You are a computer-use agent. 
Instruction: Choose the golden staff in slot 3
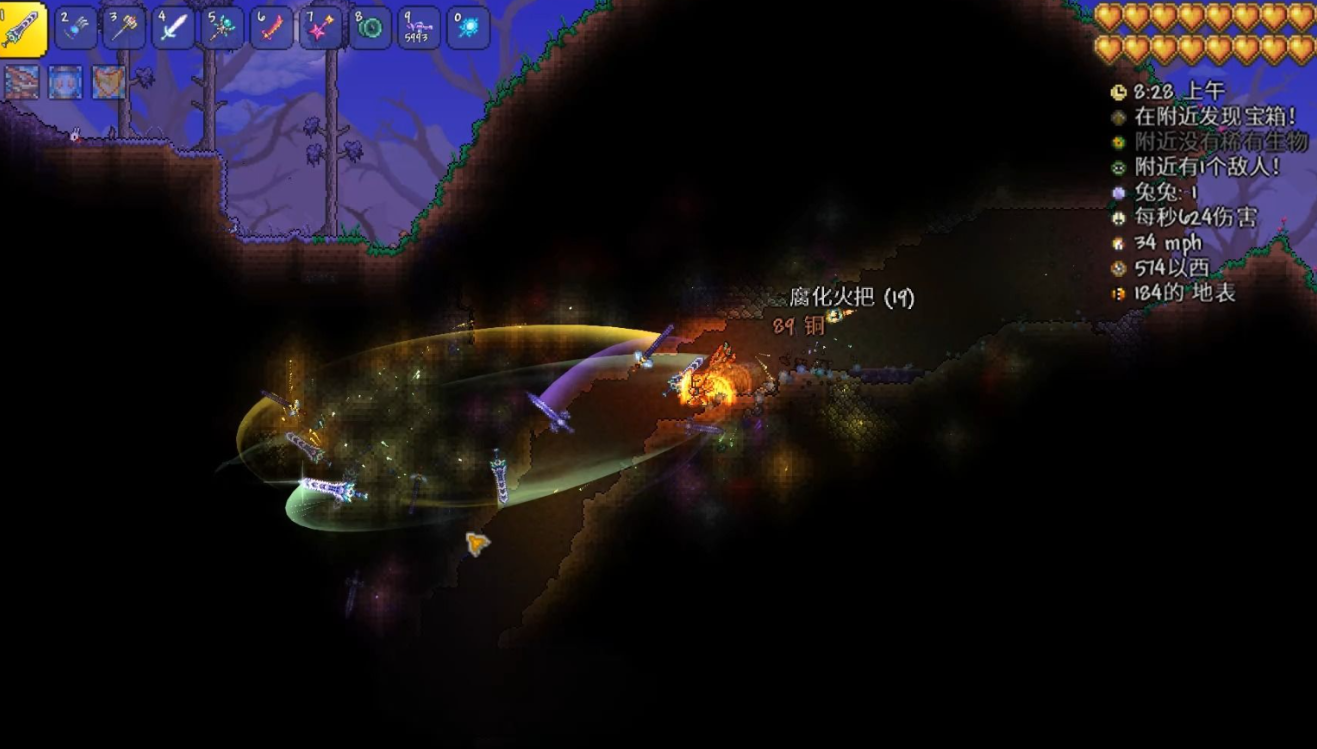tap(125, 28)
